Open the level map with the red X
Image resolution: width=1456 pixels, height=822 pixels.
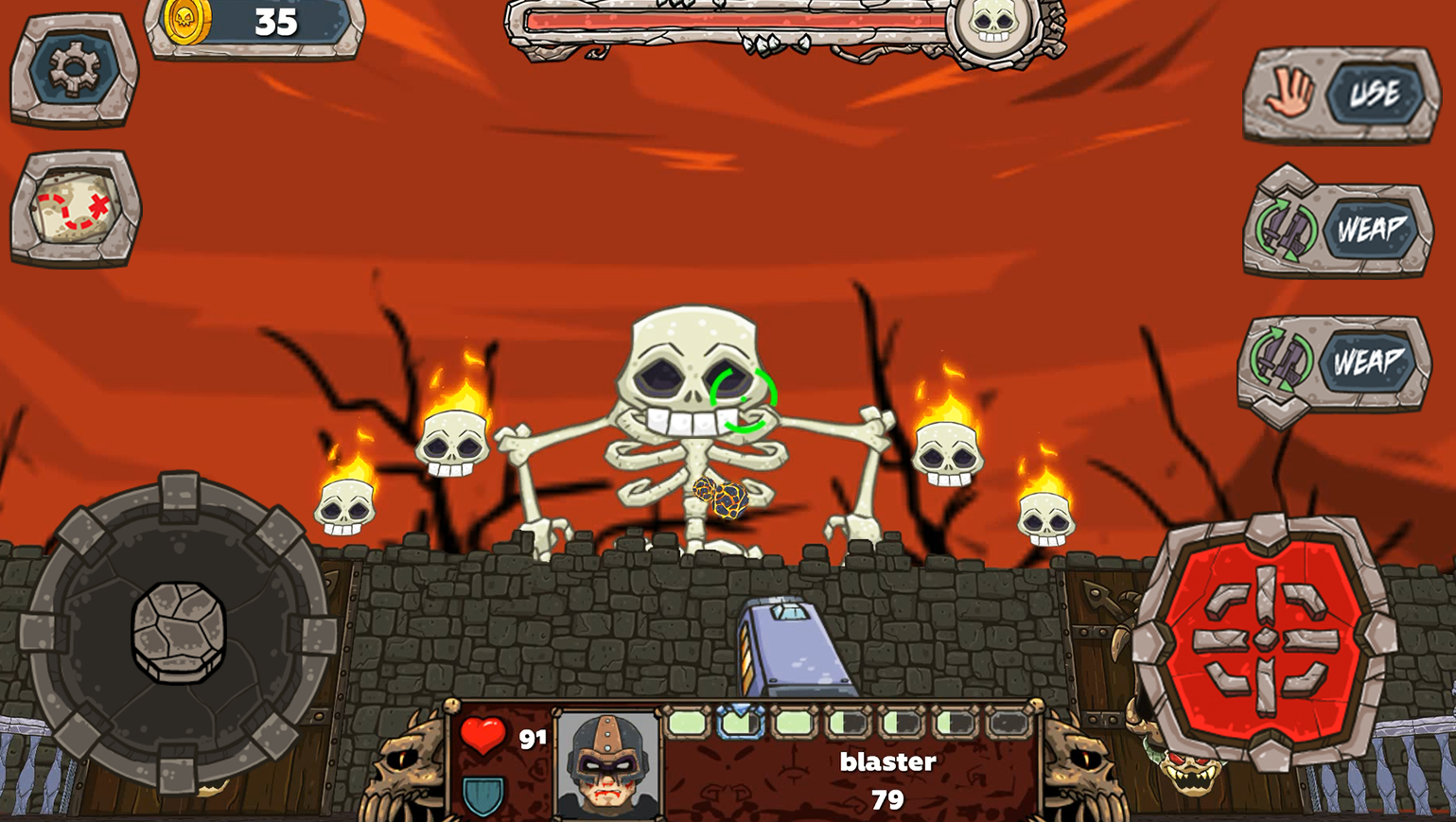point(76,208)
